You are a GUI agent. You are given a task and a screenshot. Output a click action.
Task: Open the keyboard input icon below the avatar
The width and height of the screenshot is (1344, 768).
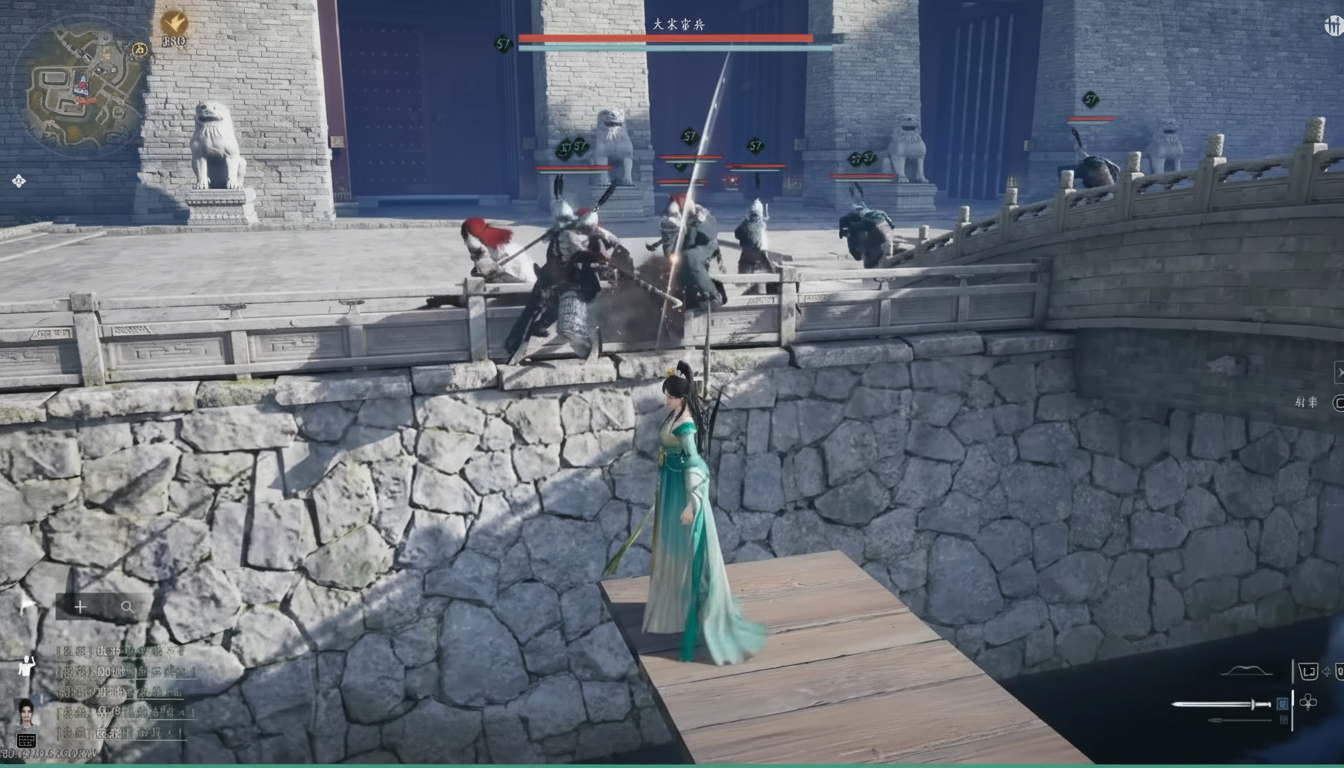point(27,739)
